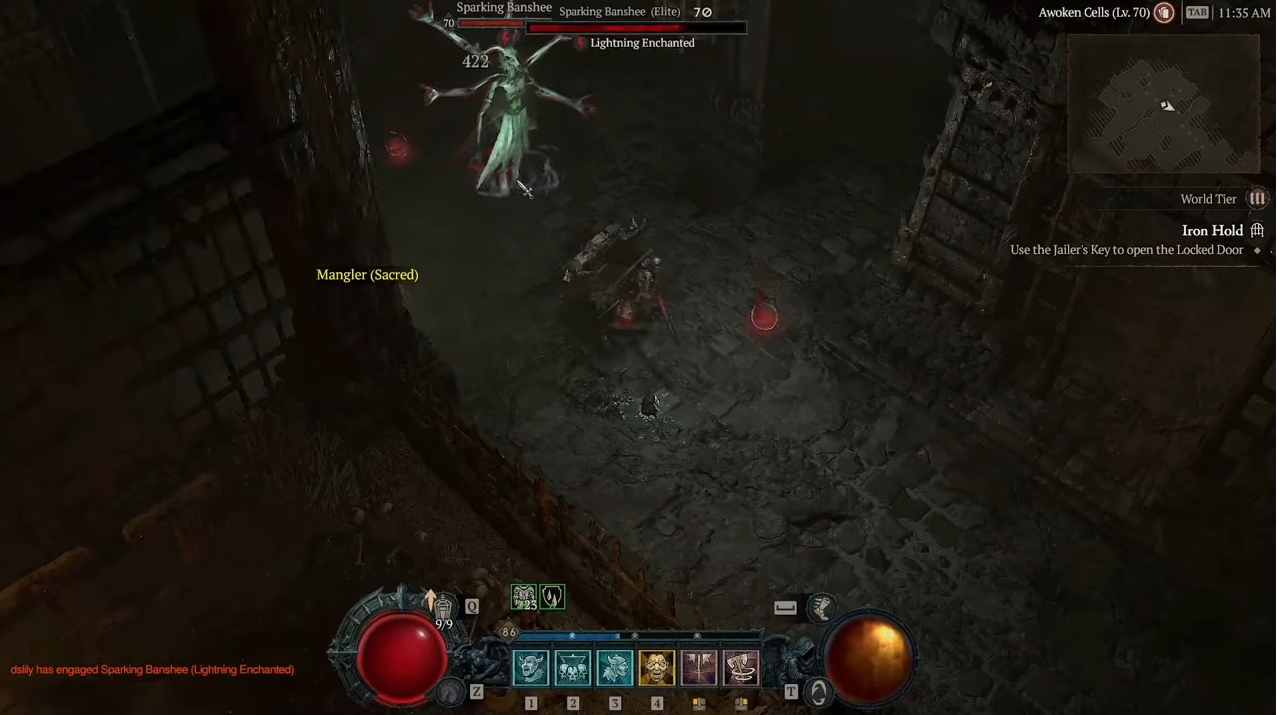Open the dungeon minimap

coord(1163,105)
